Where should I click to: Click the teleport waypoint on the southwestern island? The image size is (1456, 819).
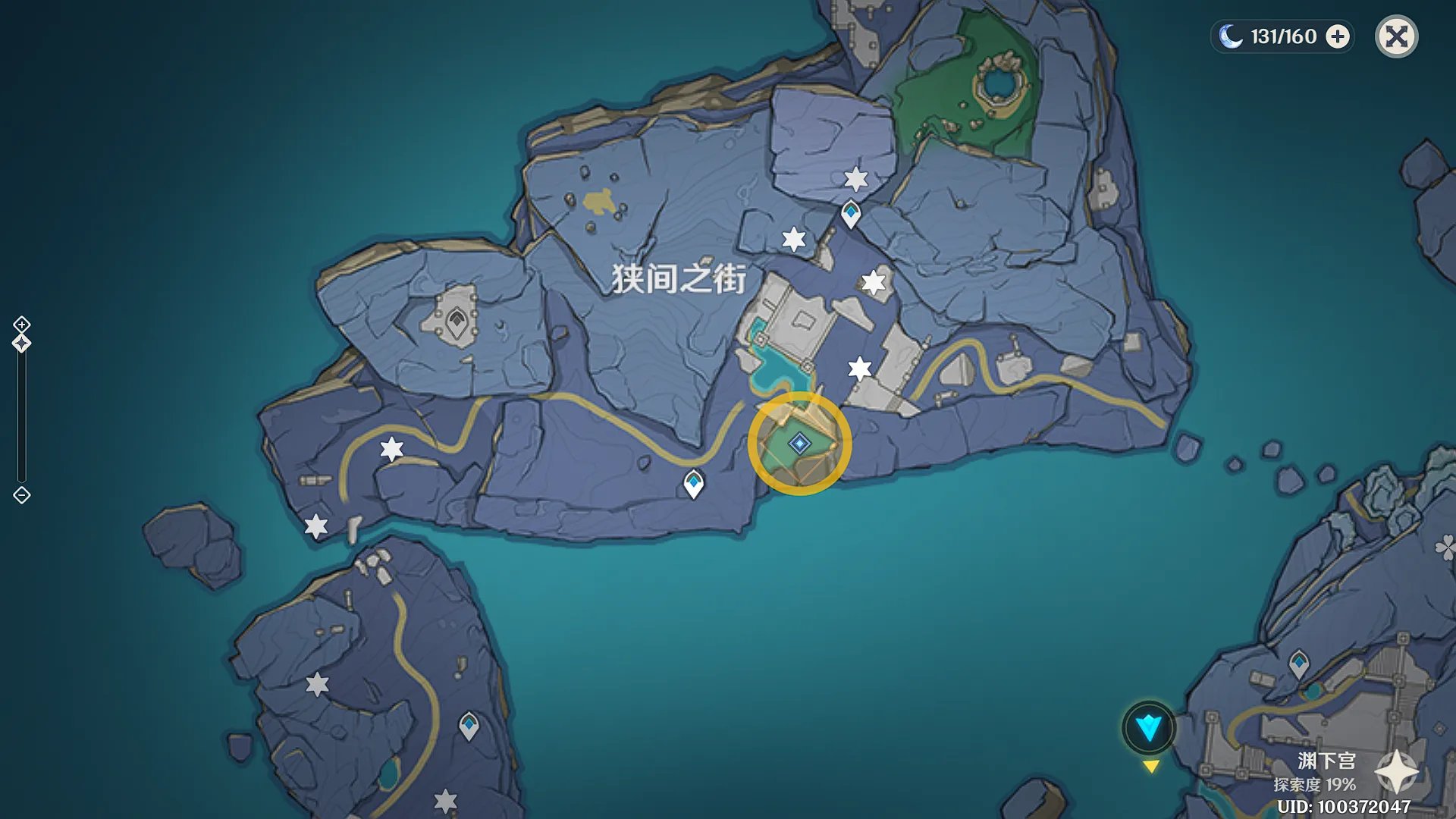(x=468, y=726)
